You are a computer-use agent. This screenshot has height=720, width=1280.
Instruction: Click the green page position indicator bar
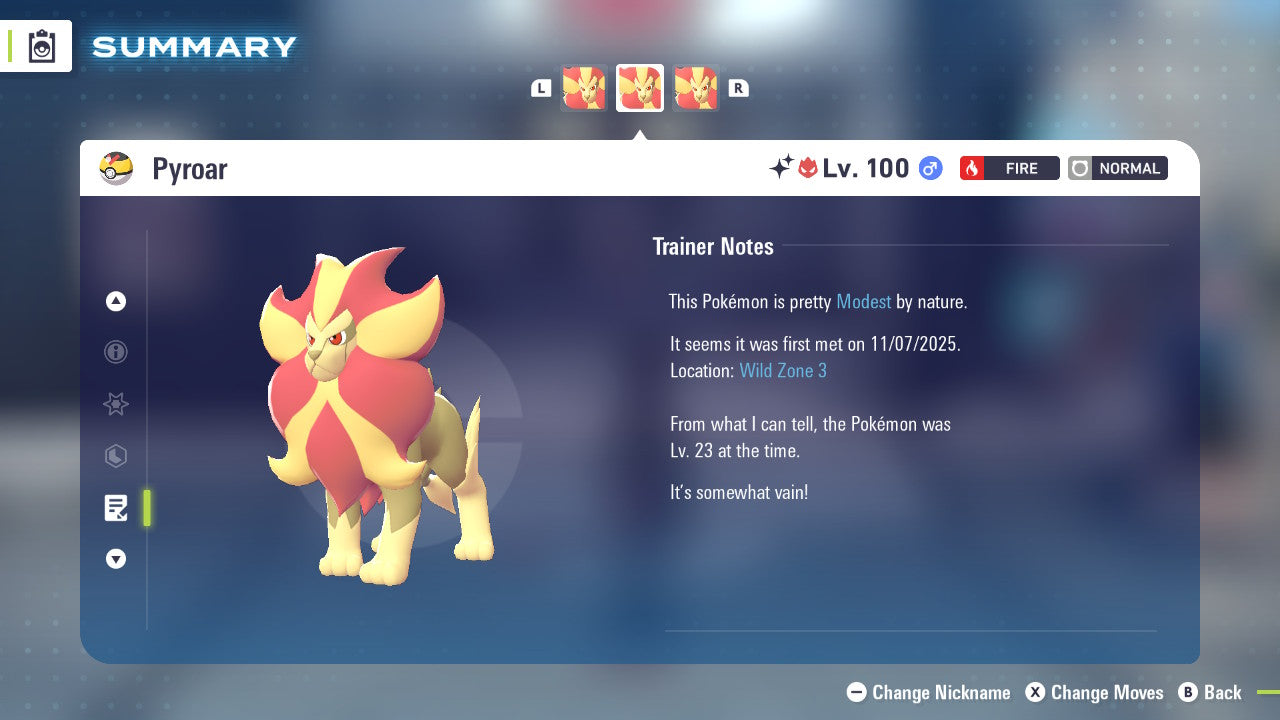147,508
